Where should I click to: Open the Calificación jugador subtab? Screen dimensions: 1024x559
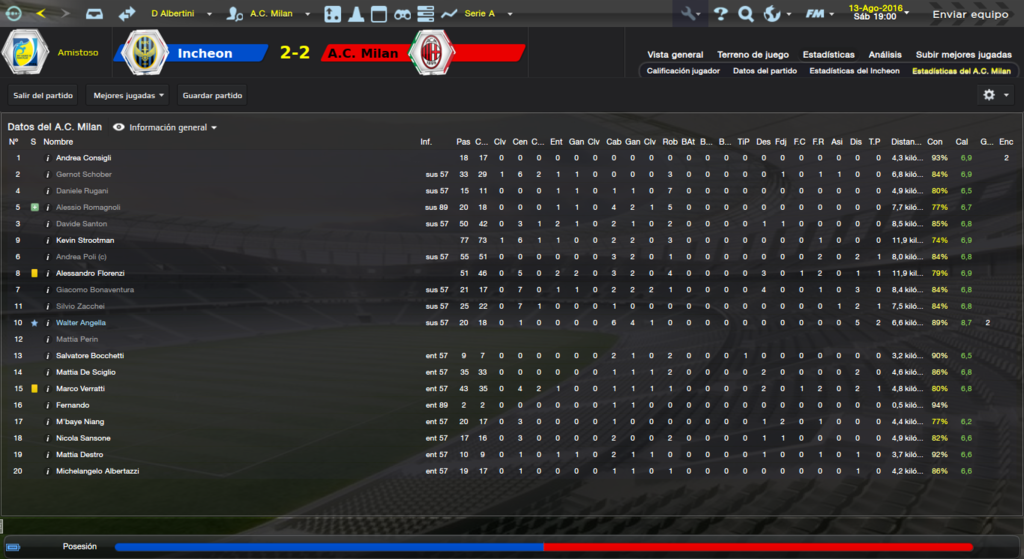click(x=683, y=71)
